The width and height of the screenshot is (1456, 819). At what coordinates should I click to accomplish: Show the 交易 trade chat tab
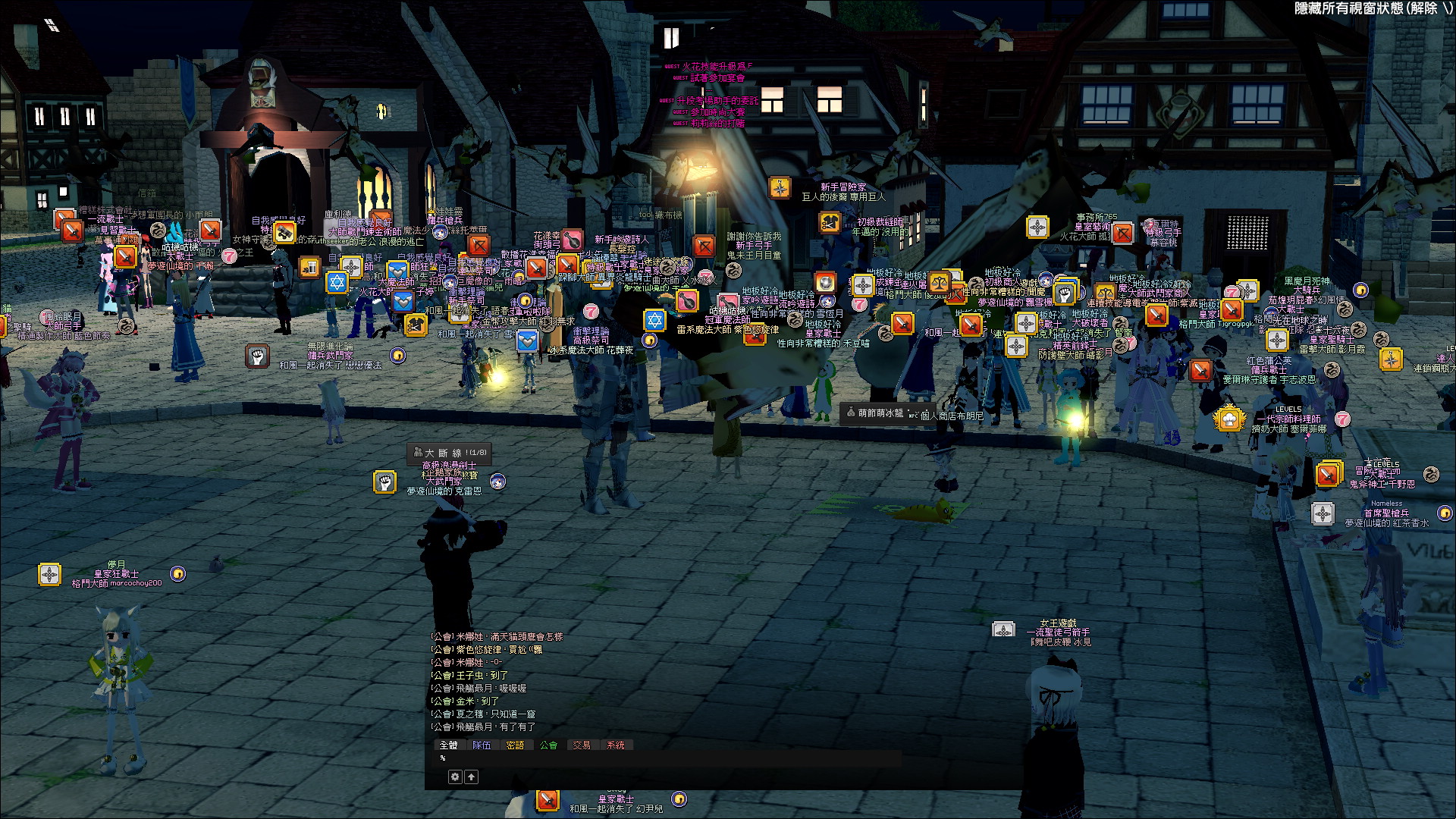click(582, 745)
